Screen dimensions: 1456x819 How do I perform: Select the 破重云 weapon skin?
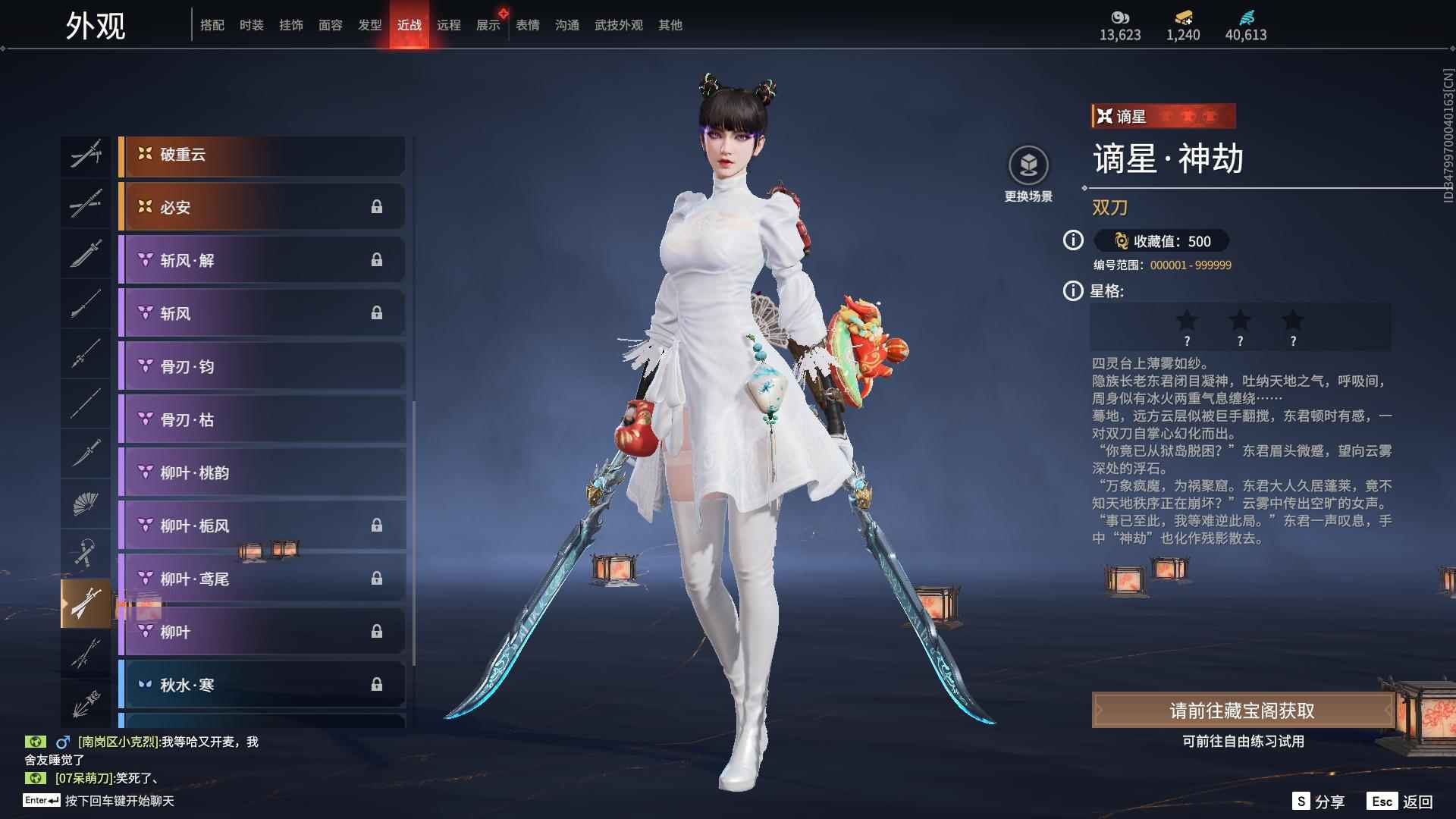tap(262, 155)
